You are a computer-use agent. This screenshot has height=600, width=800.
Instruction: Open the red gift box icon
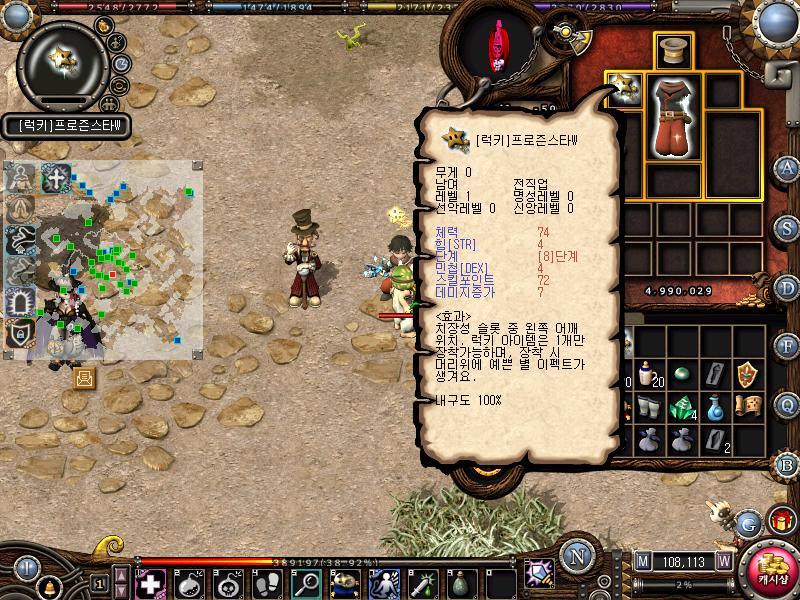click(781, 521)
